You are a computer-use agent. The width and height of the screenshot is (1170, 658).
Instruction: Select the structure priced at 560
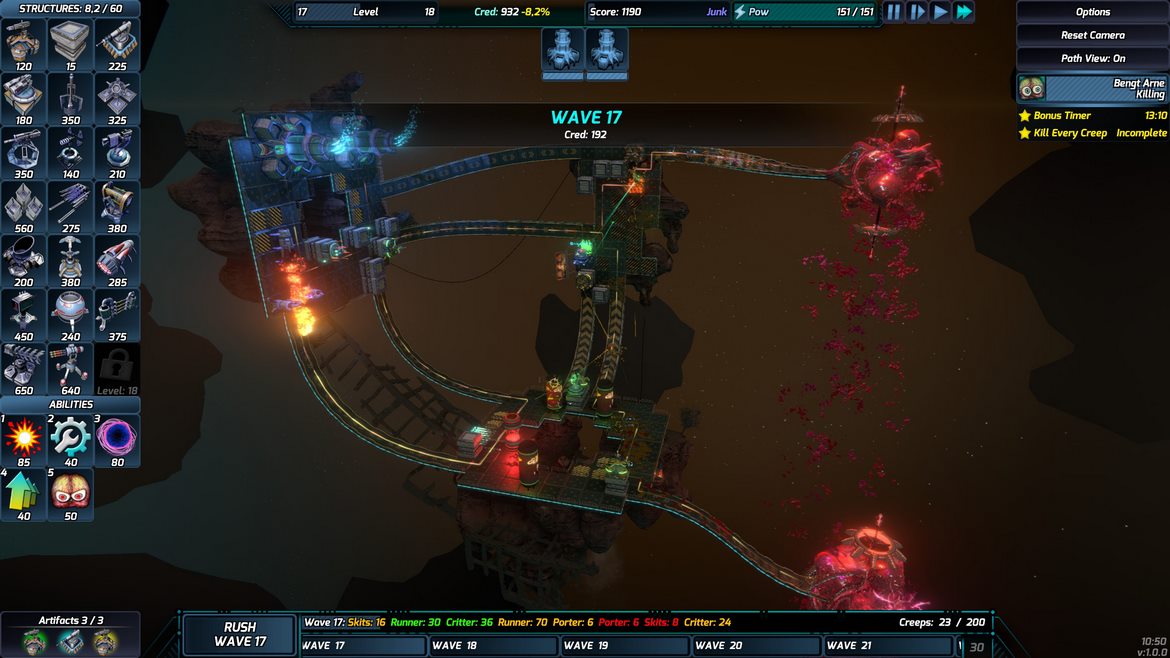(23, 207)
